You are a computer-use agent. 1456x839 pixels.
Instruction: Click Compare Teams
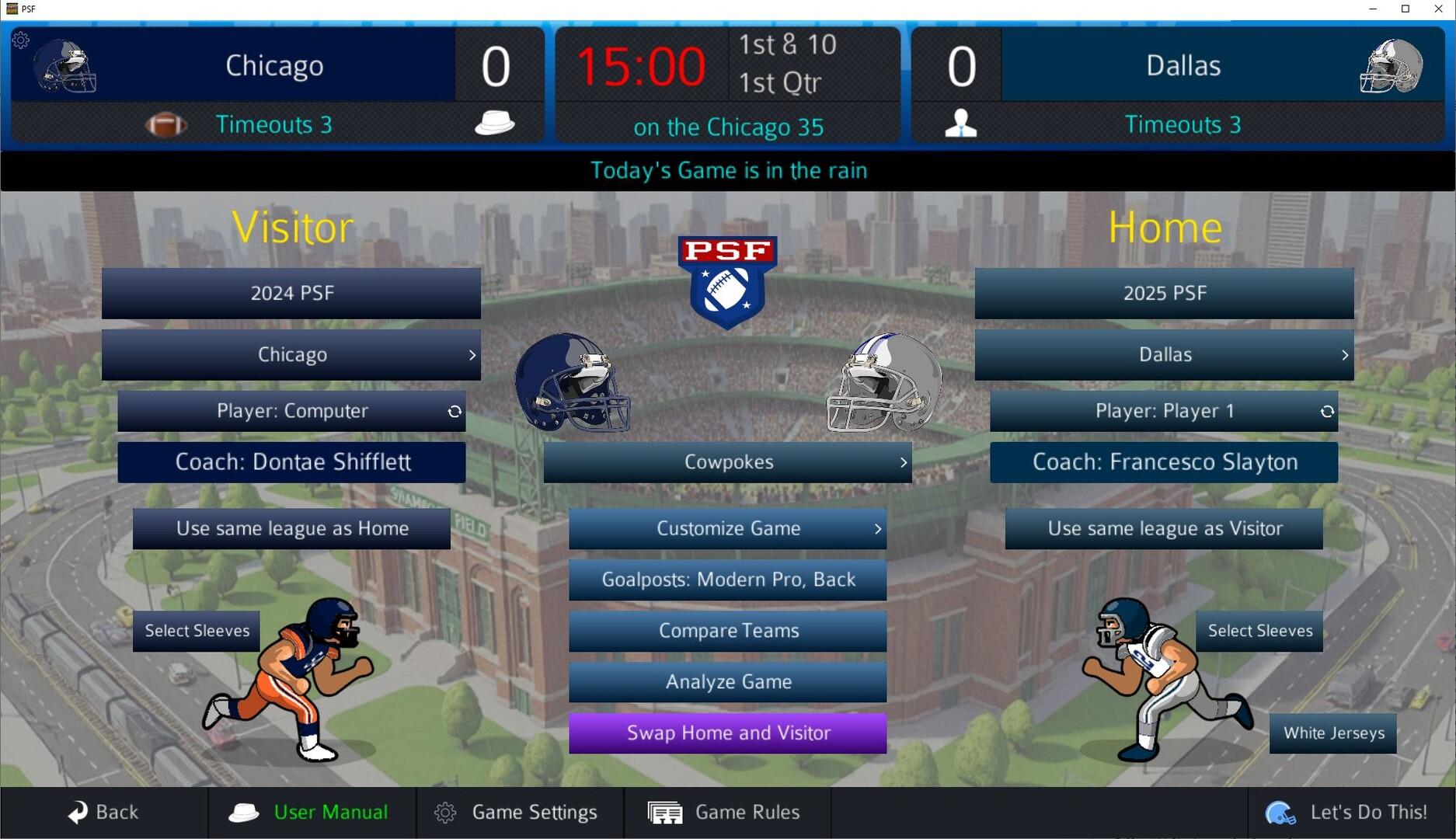tap(727, 631)
